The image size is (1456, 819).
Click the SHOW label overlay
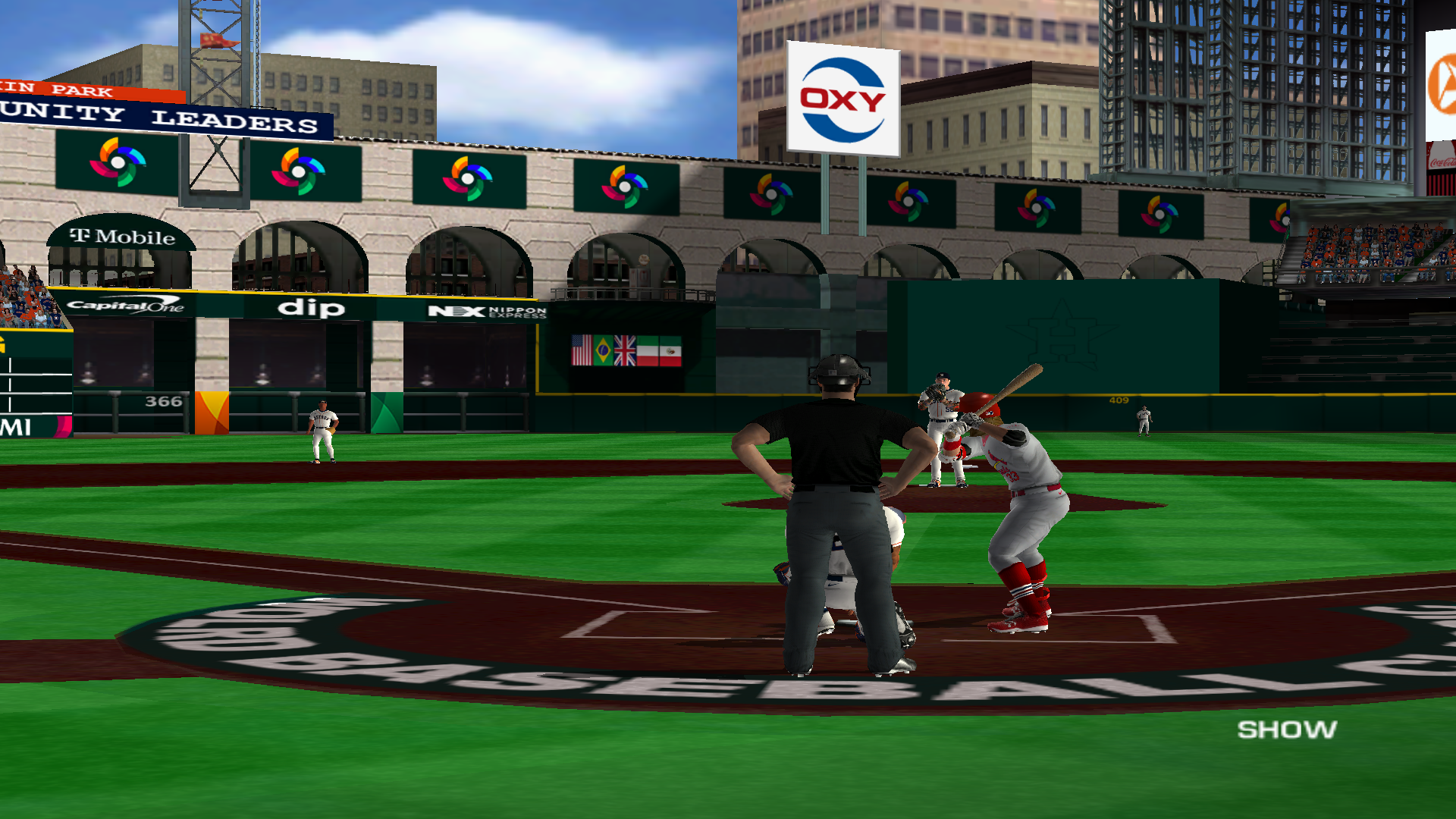click(1287, 730)
